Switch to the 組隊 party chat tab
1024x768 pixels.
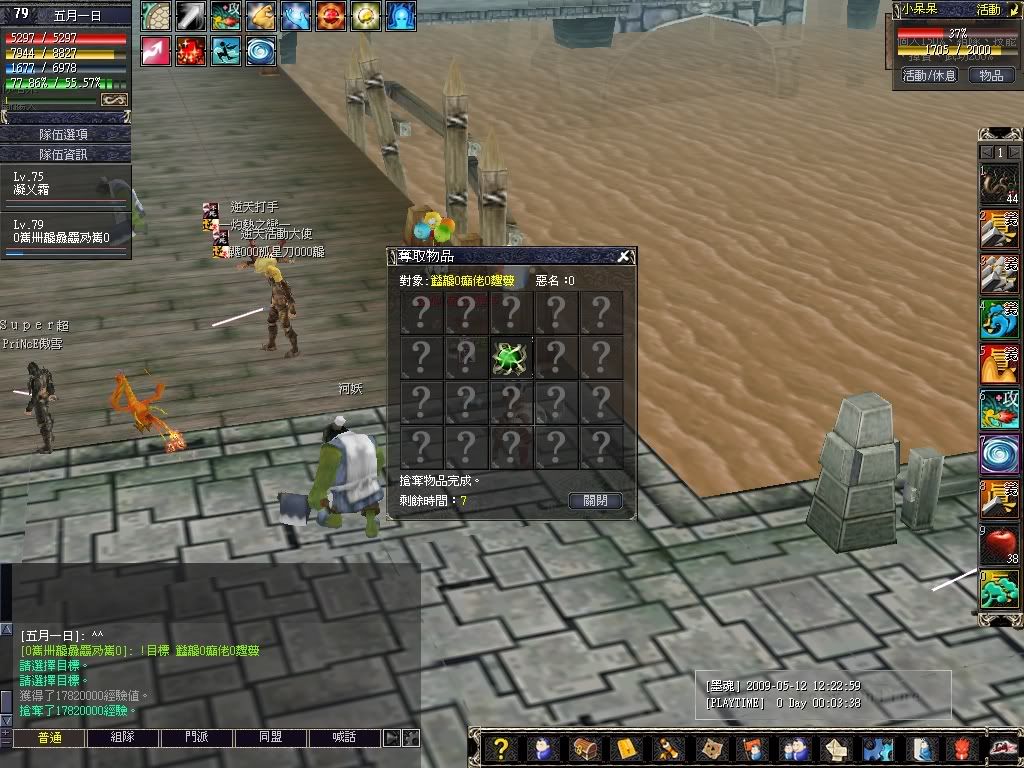123,738
